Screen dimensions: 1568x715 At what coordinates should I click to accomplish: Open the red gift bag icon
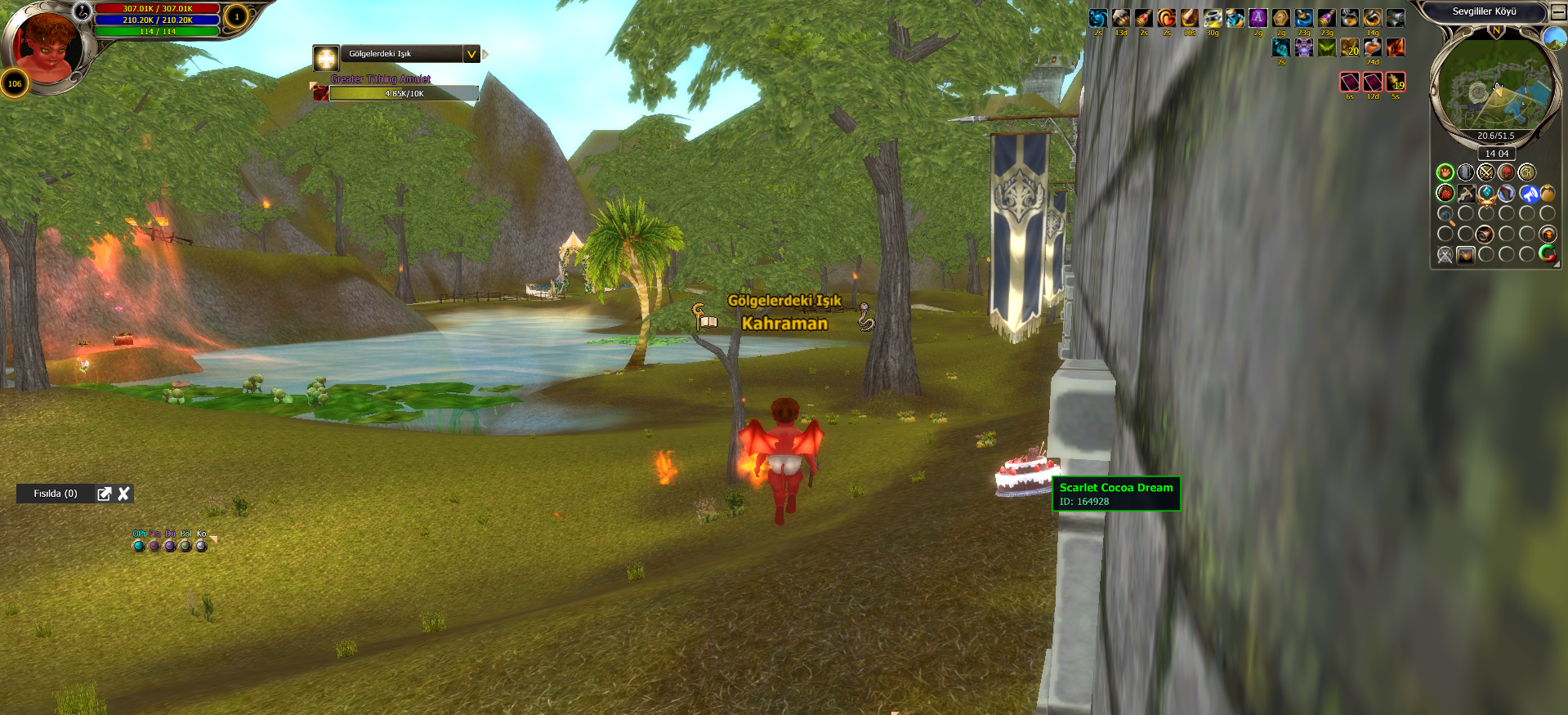(1445, 194)
